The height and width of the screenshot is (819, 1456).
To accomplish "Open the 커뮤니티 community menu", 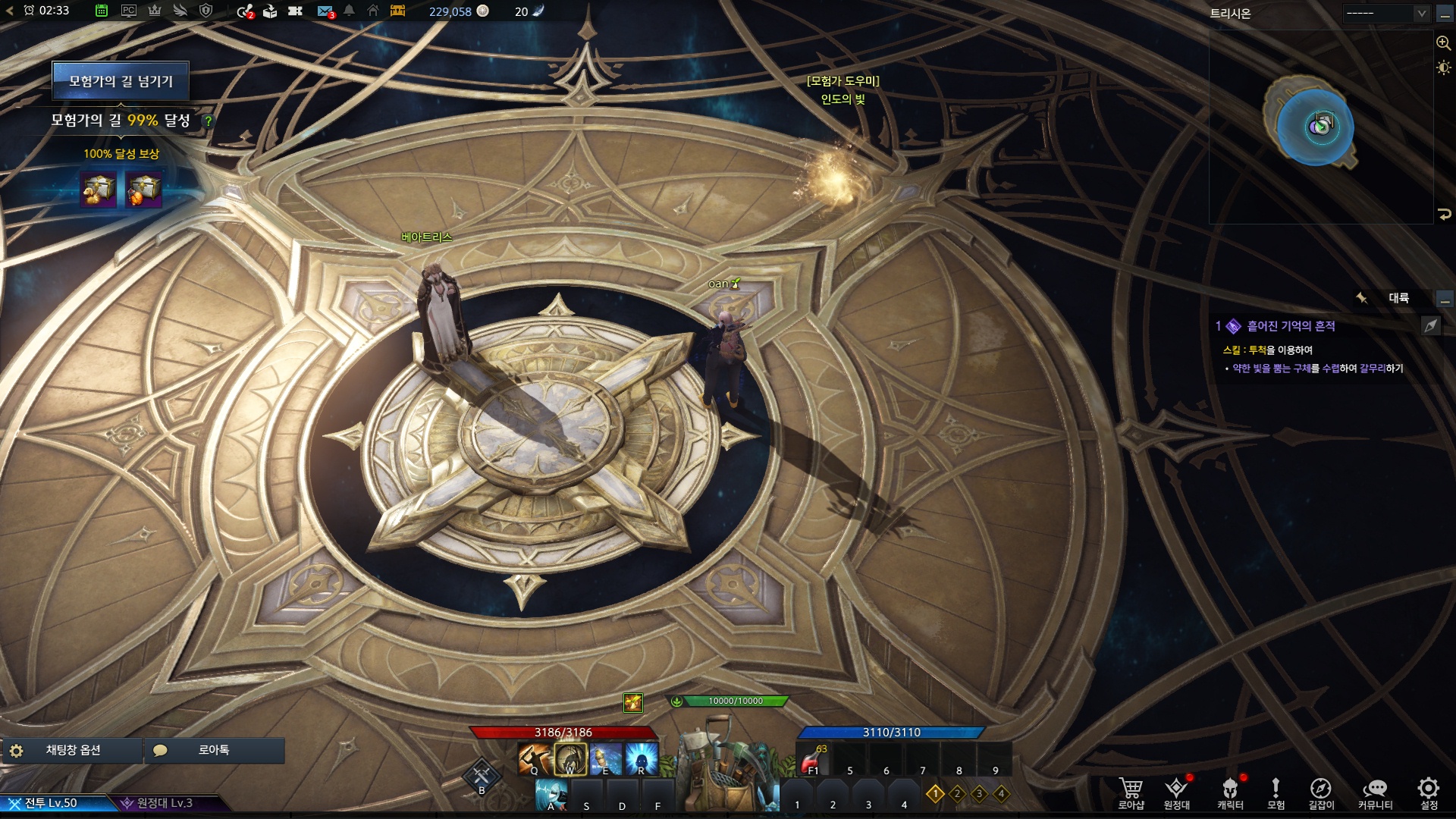I will [x=1375, y=792].
